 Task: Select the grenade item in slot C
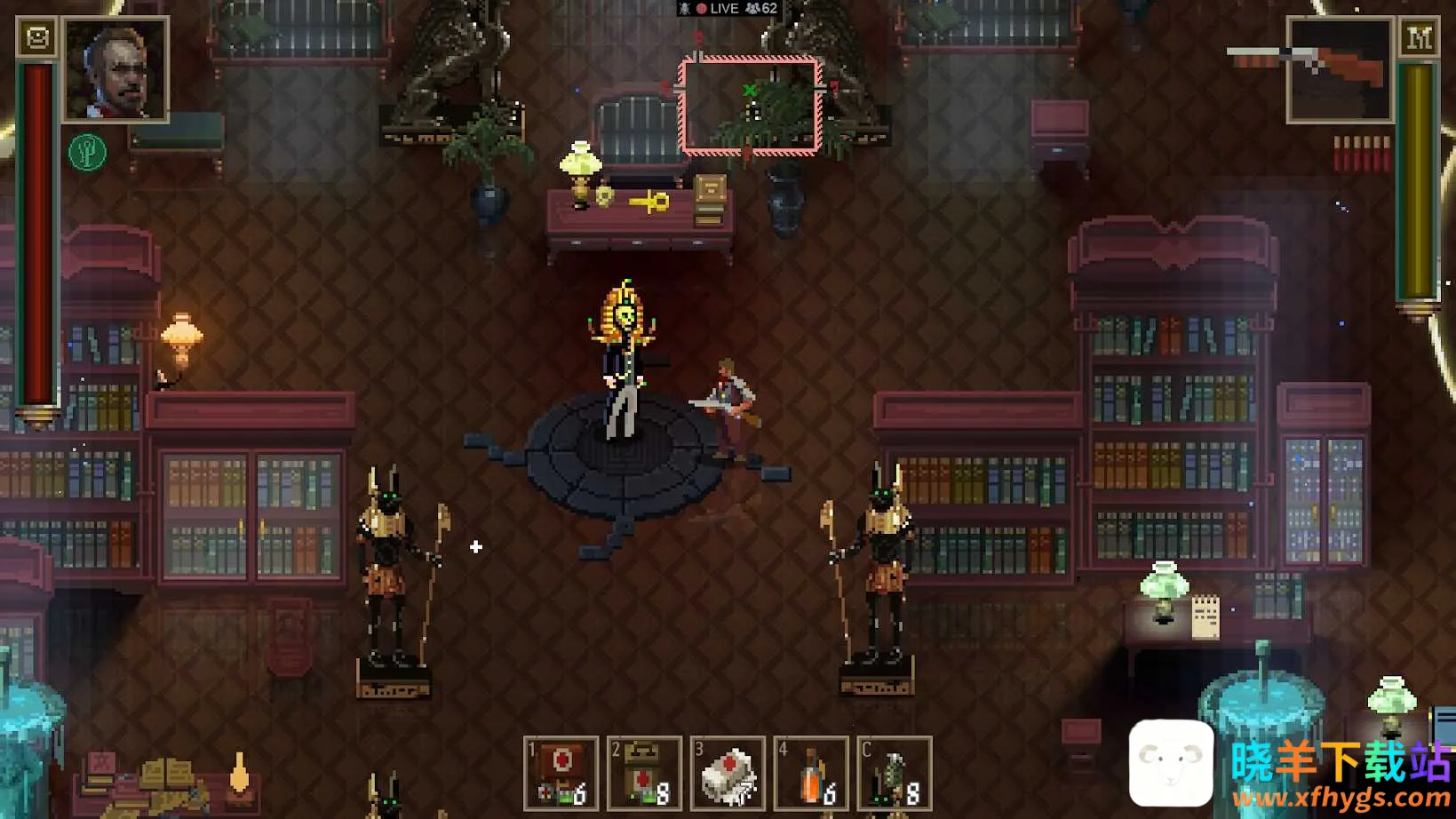(x=894, y=773)
